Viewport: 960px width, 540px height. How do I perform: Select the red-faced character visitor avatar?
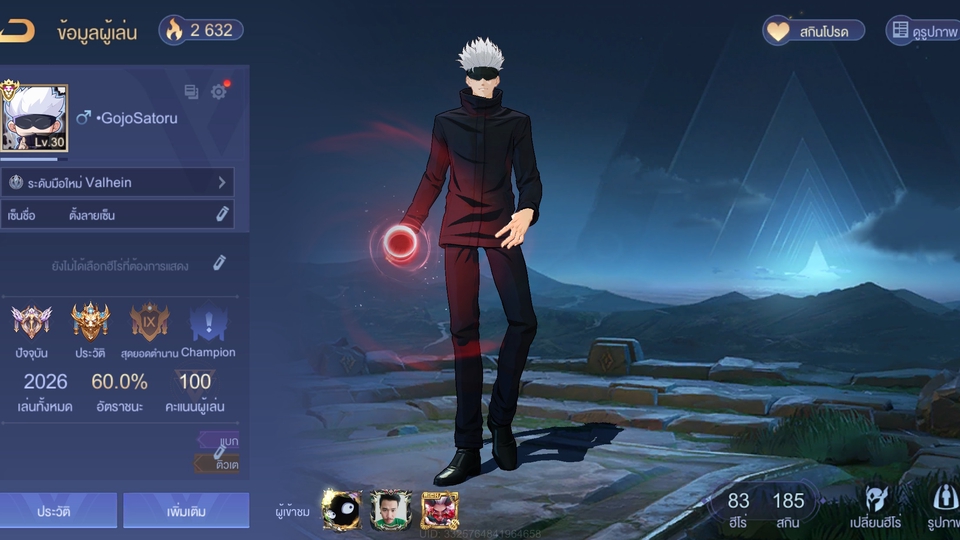[440, 510]
